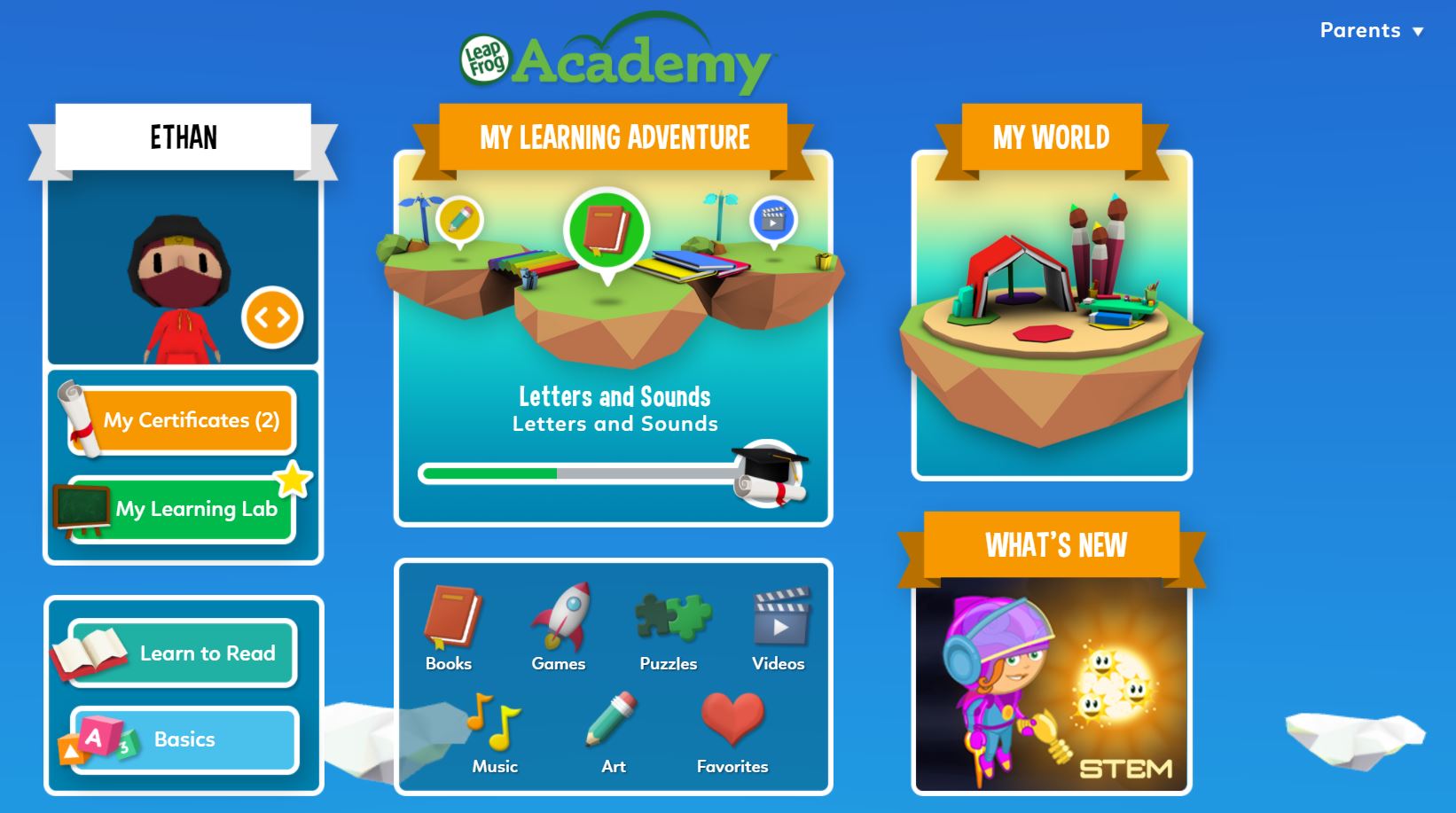Click the graduation cap progress icon

769,473
